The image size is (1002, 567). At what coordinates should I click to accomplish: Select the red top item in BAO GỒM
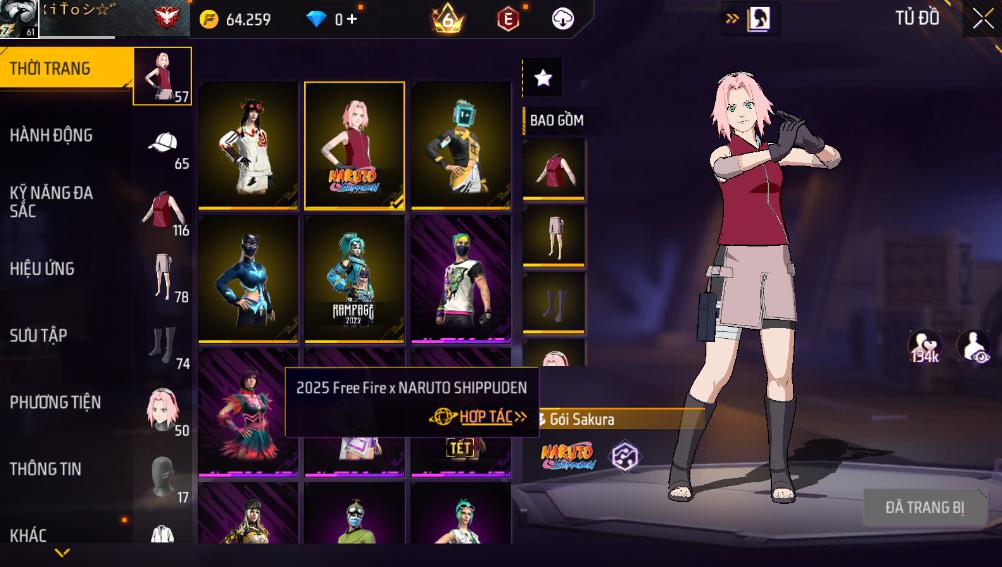(x=554, y=168)
